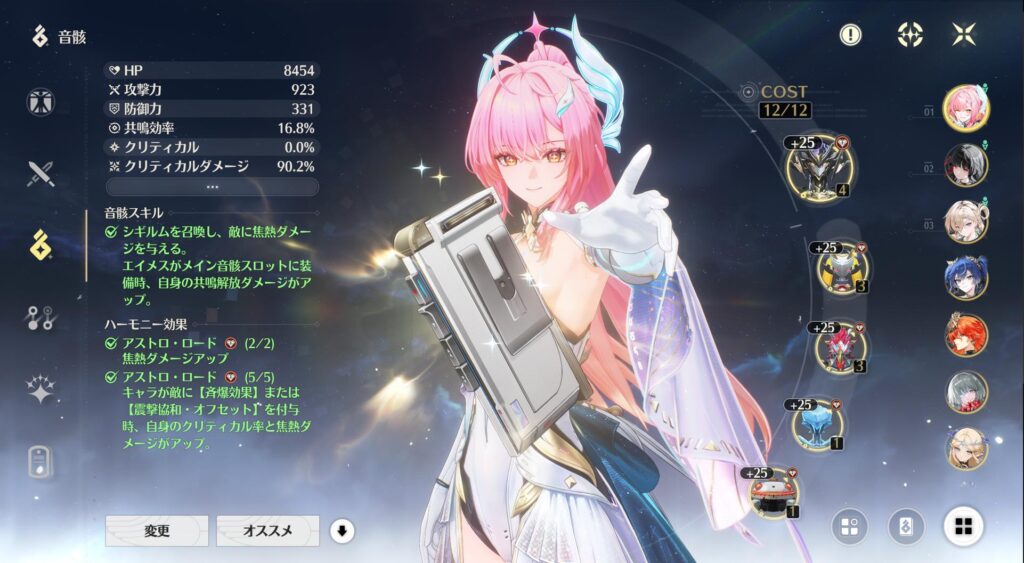Close the echo screen with the X button
Viewport: 1024px width, 563px height.
[x=964, y=35]
